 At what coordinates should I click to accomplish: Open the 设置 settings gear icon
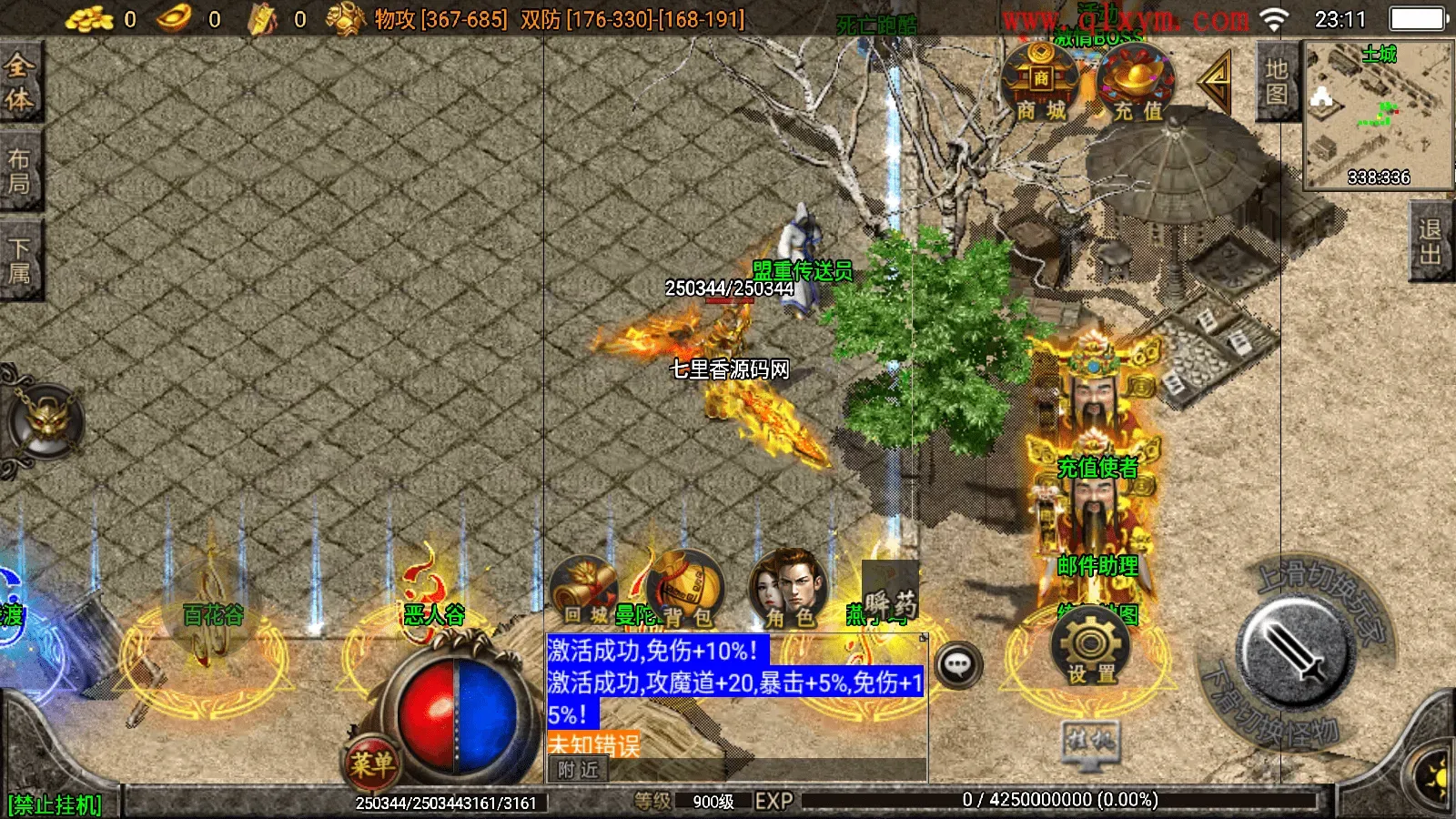[x=1088, y=649]
